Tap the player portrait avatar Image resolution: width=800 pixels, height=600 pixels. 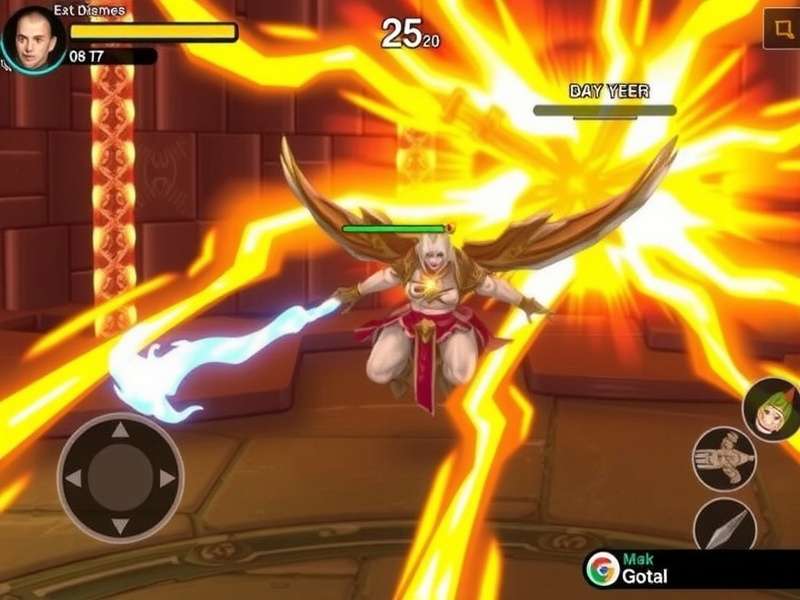pos(33,40)
